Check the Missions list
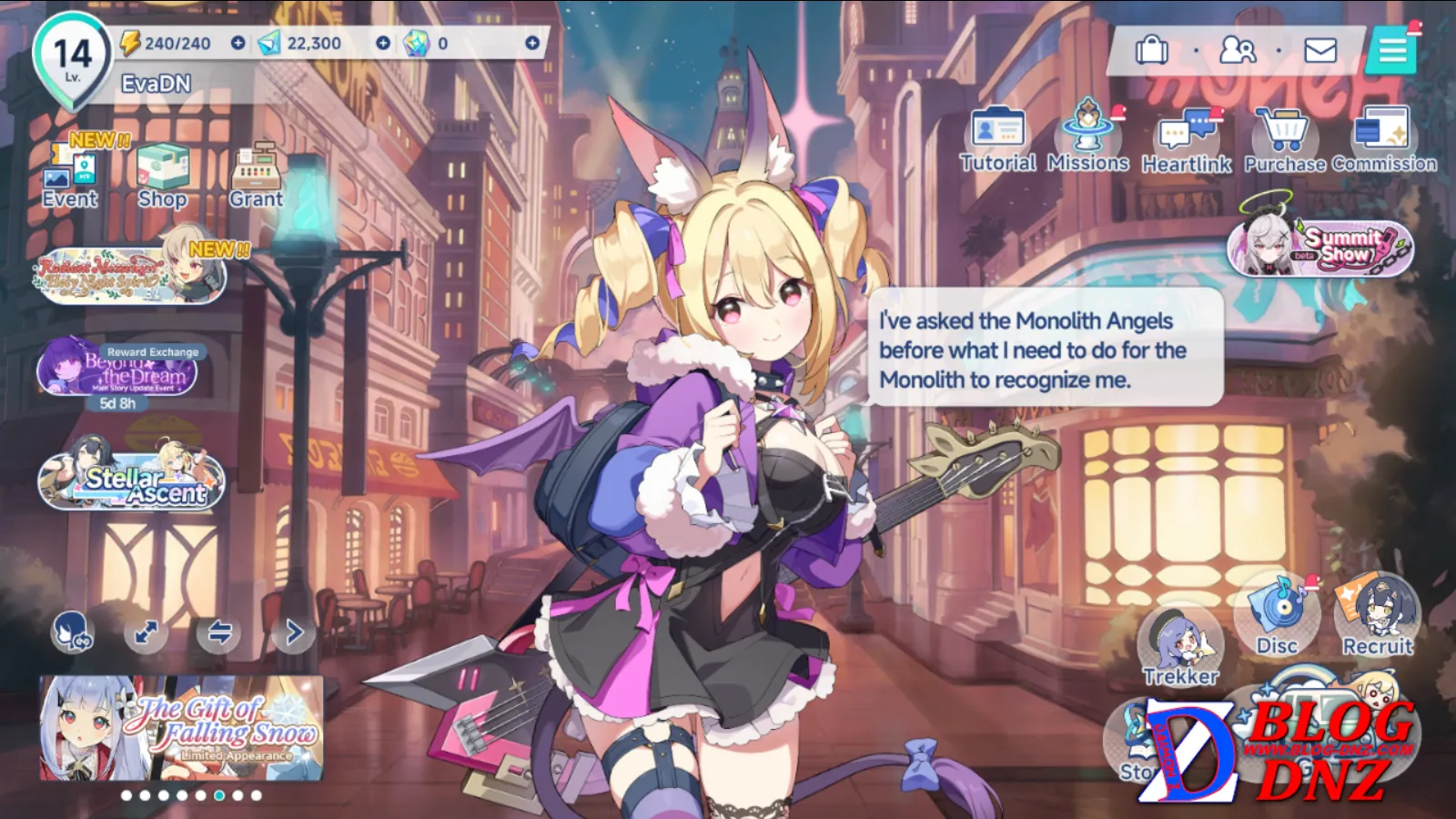Image resolution: width=1456 pixels, height=819 pixels. coord(1087,138)
